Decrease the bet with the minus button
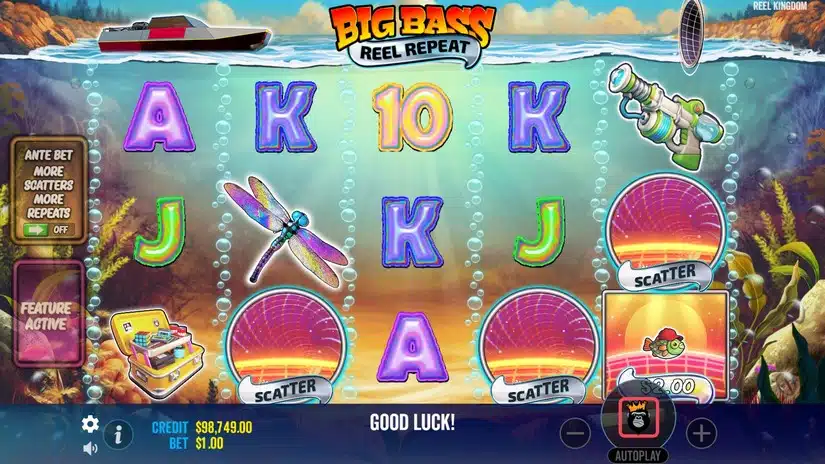The image size is (825, 464). pyautogui.click(x=575, y=433)
